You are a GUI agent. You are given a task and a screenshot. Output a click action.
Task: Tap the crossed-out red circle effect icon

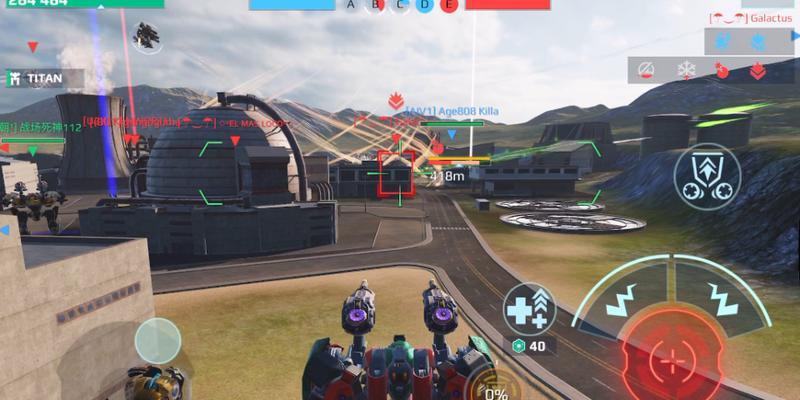coord(647,70)
